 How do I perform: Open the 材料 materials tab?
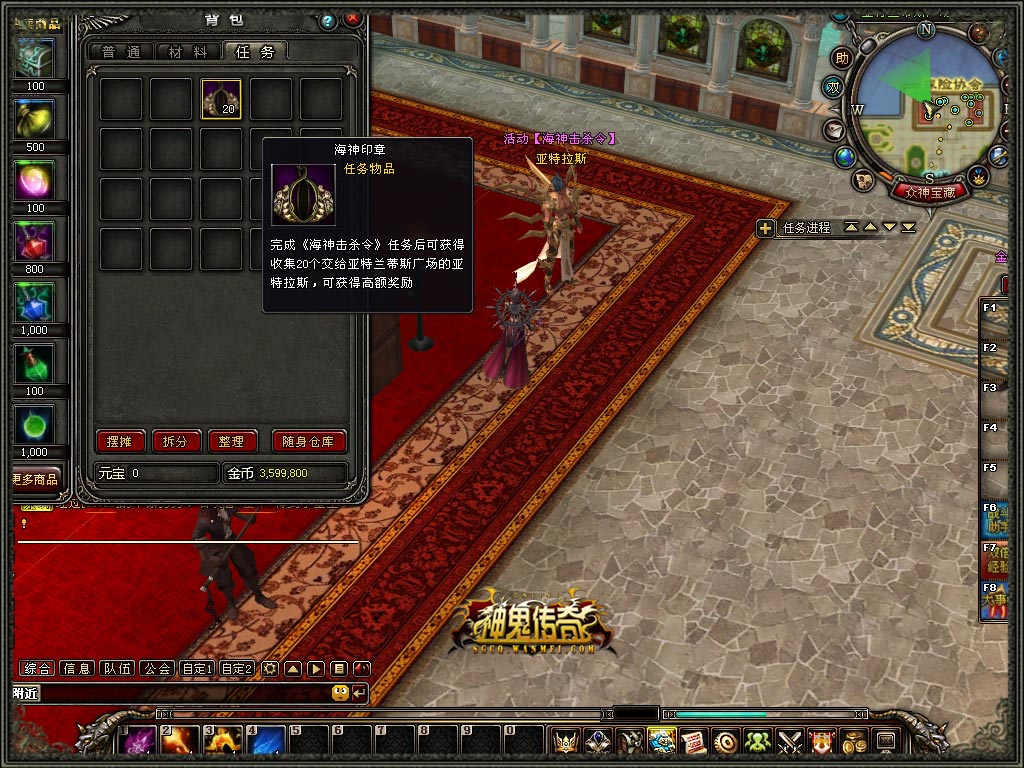pos(188,52)
